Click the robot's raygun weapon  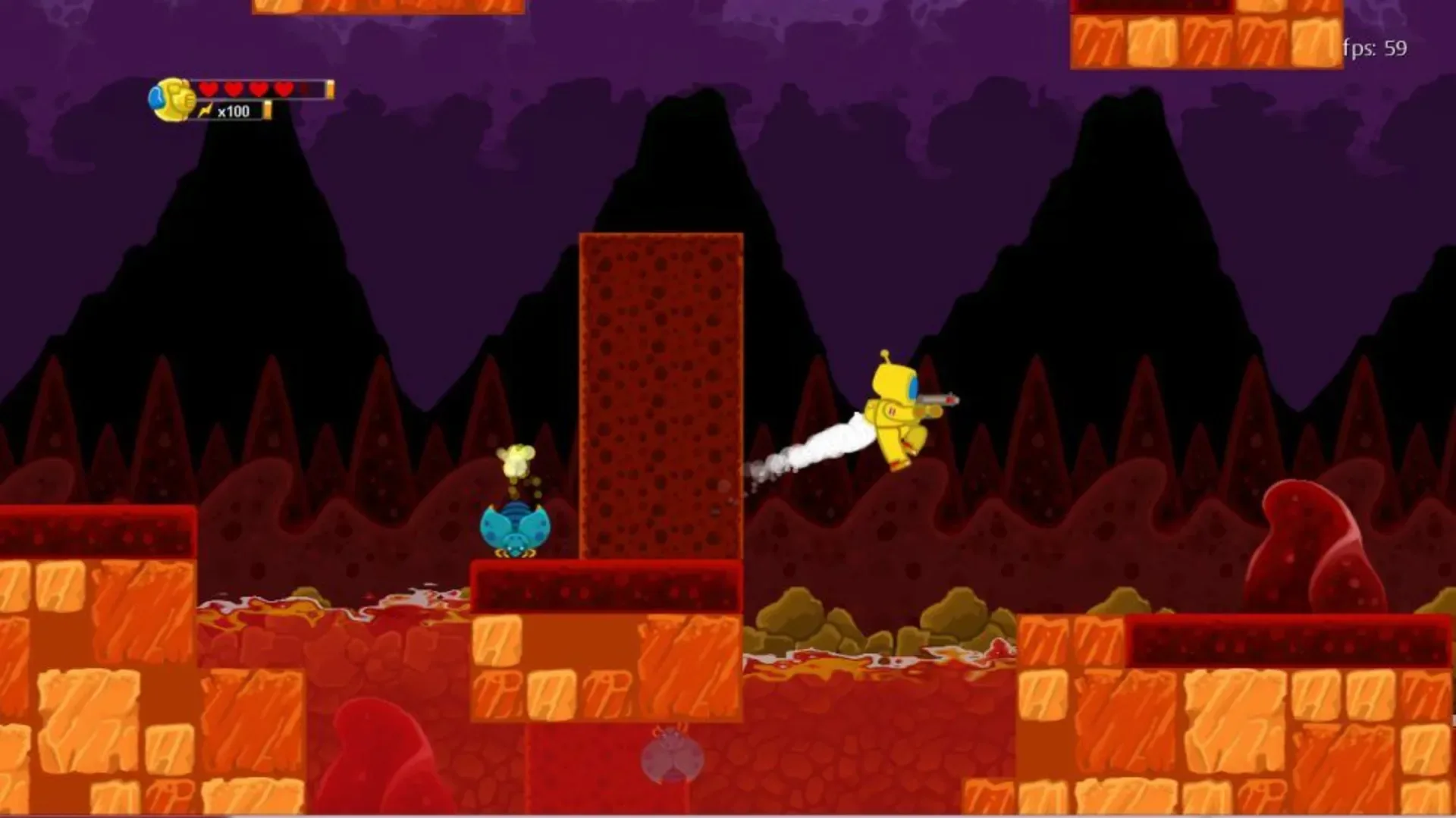[937, 398]
